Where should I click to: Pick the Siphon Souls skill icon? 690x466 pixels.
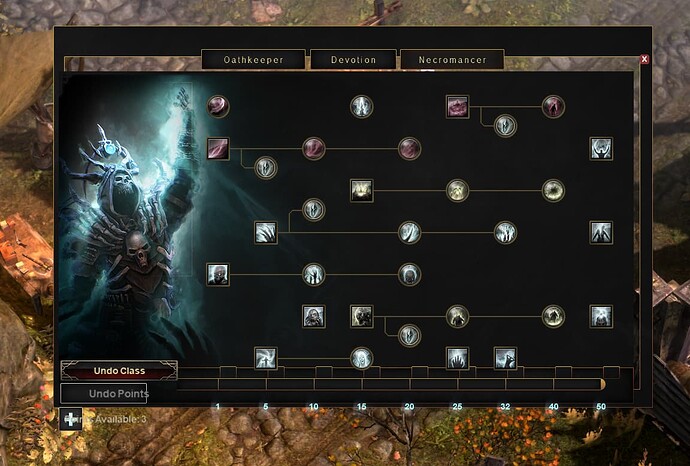click(x=457, y=106)
